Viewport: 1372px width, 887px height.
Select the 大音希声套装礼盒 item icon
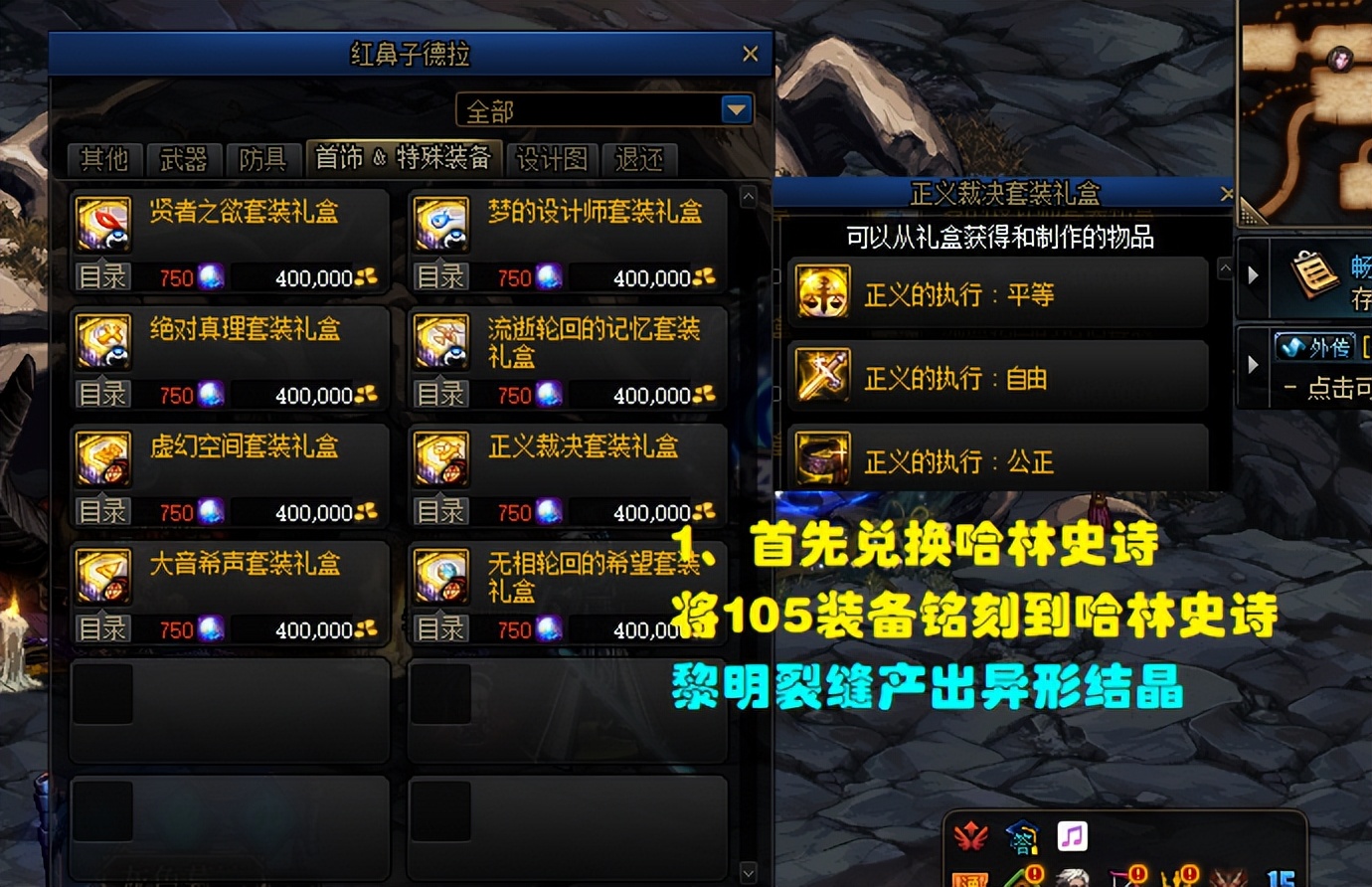coord(102,575)
